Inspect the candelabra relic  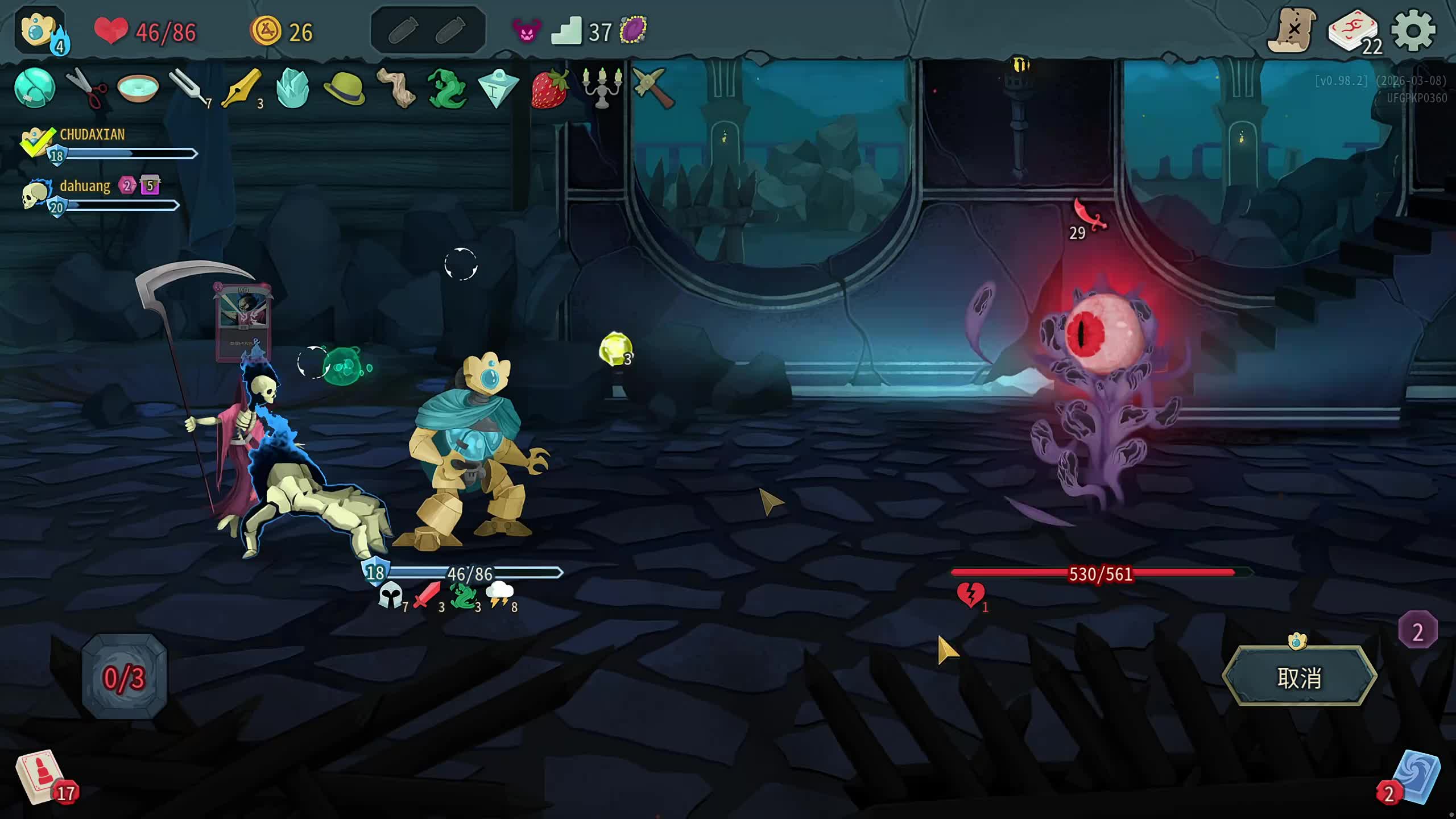(601, 88)
